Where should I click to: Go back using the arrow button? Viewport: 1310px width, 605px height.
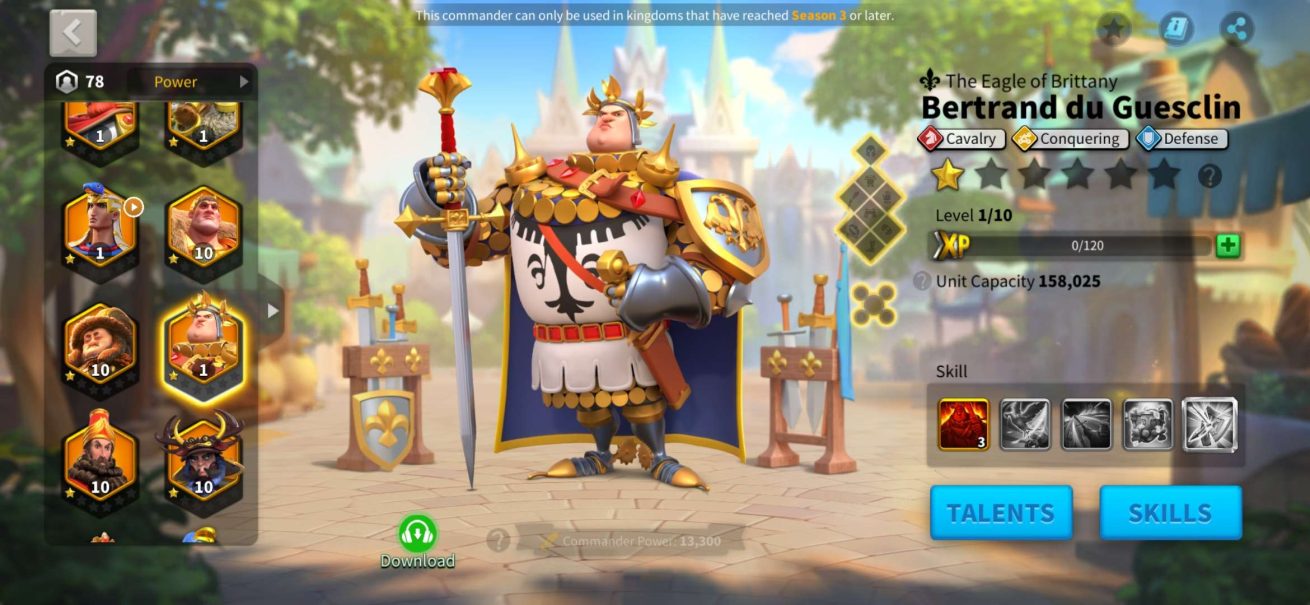pos(73,33)
